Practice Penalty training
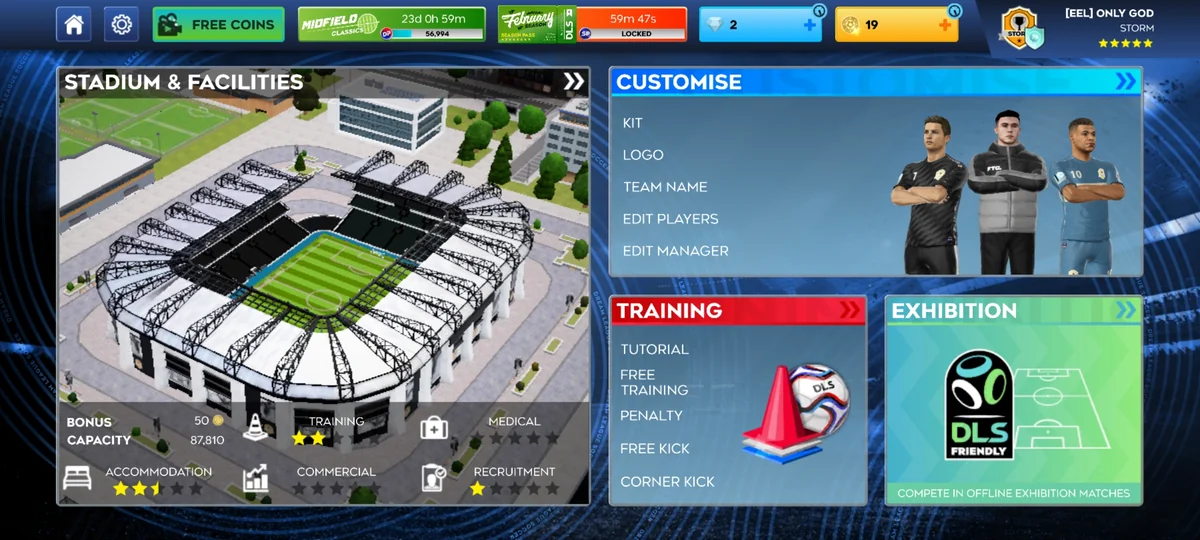Viewport: 1200px width, 540px height. click(651, 415)
